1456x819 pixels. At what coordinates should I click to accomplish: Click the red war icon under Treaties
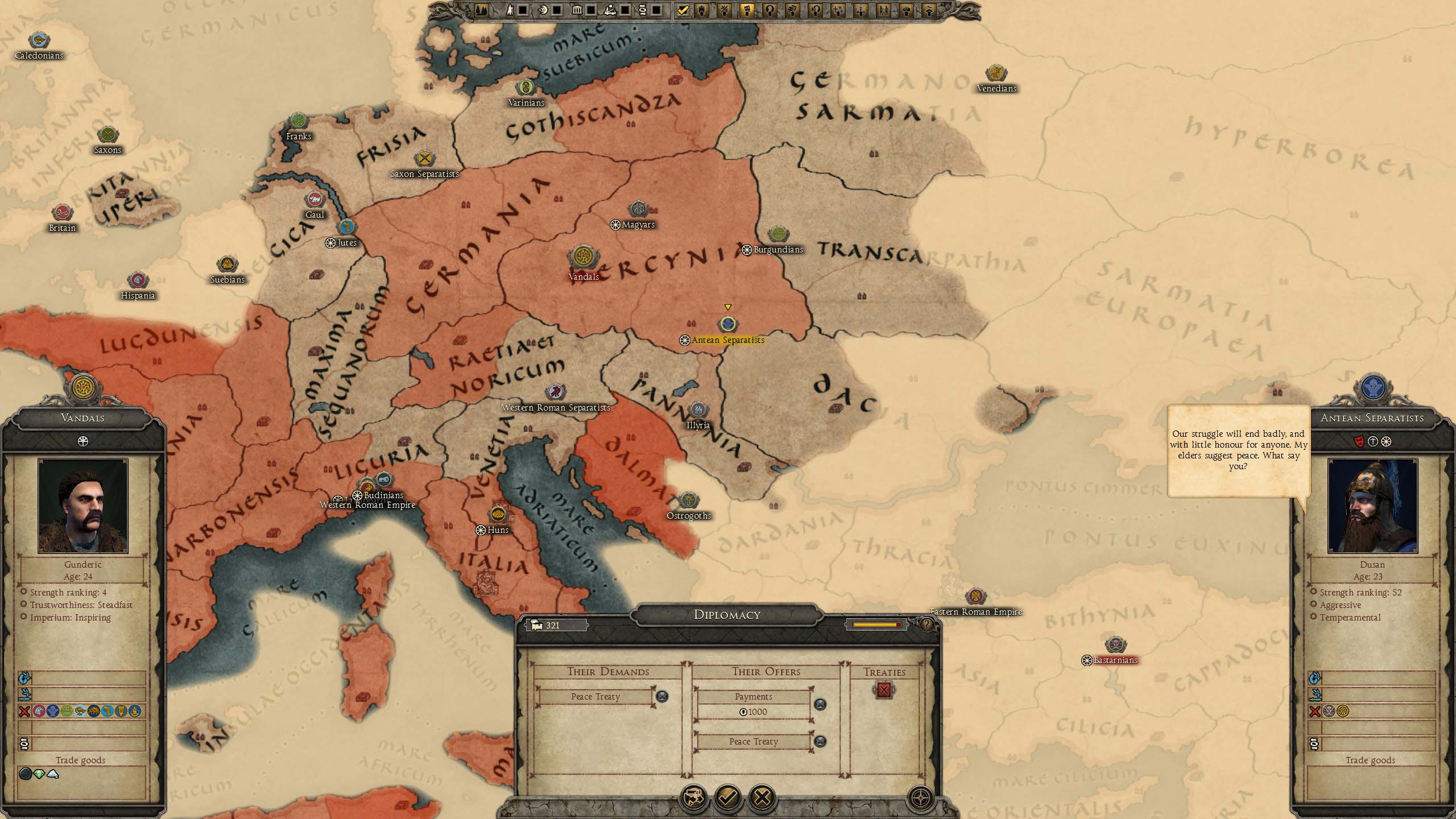tap(884, 690)
